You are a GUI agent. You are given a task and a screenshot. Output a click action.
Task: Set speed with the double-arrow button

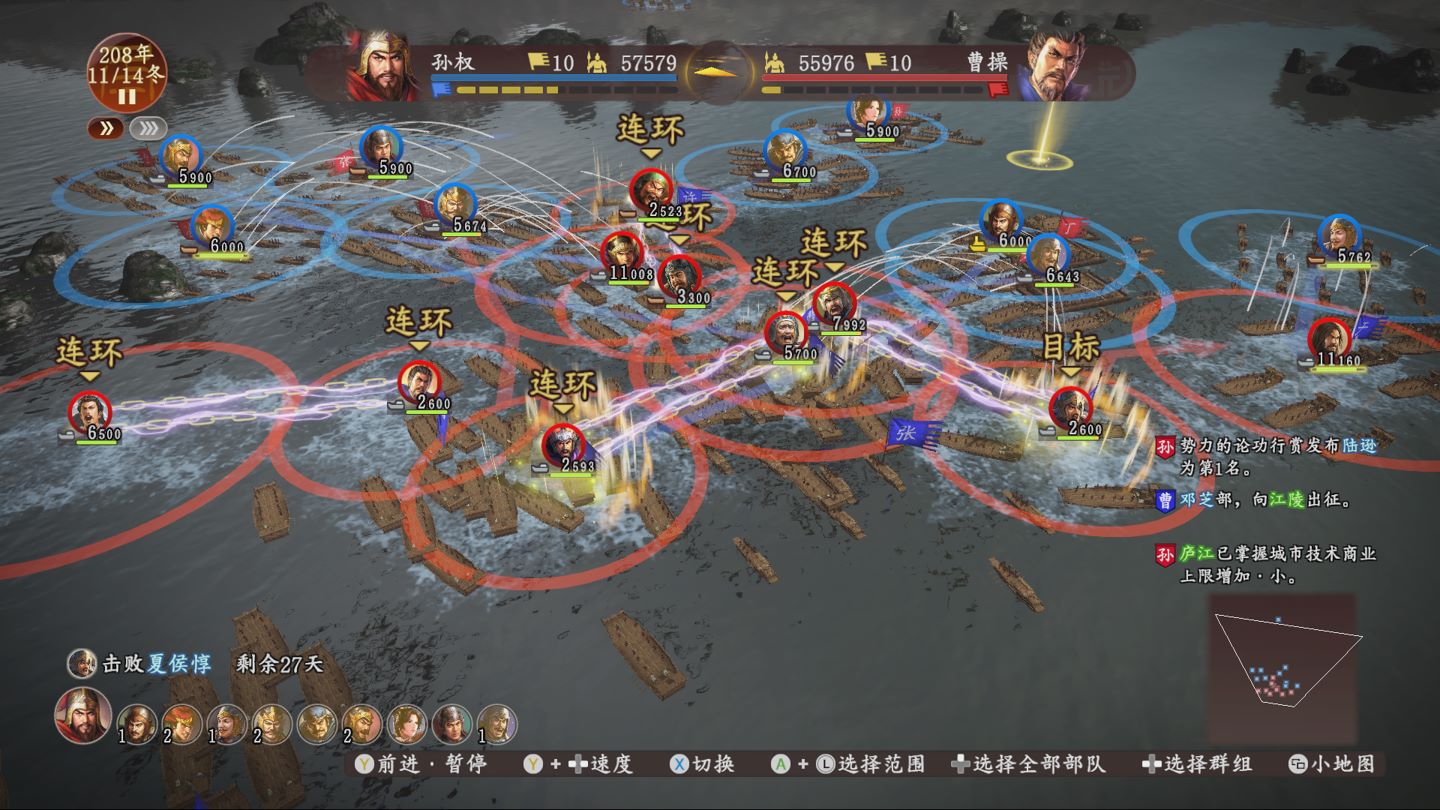107,128
